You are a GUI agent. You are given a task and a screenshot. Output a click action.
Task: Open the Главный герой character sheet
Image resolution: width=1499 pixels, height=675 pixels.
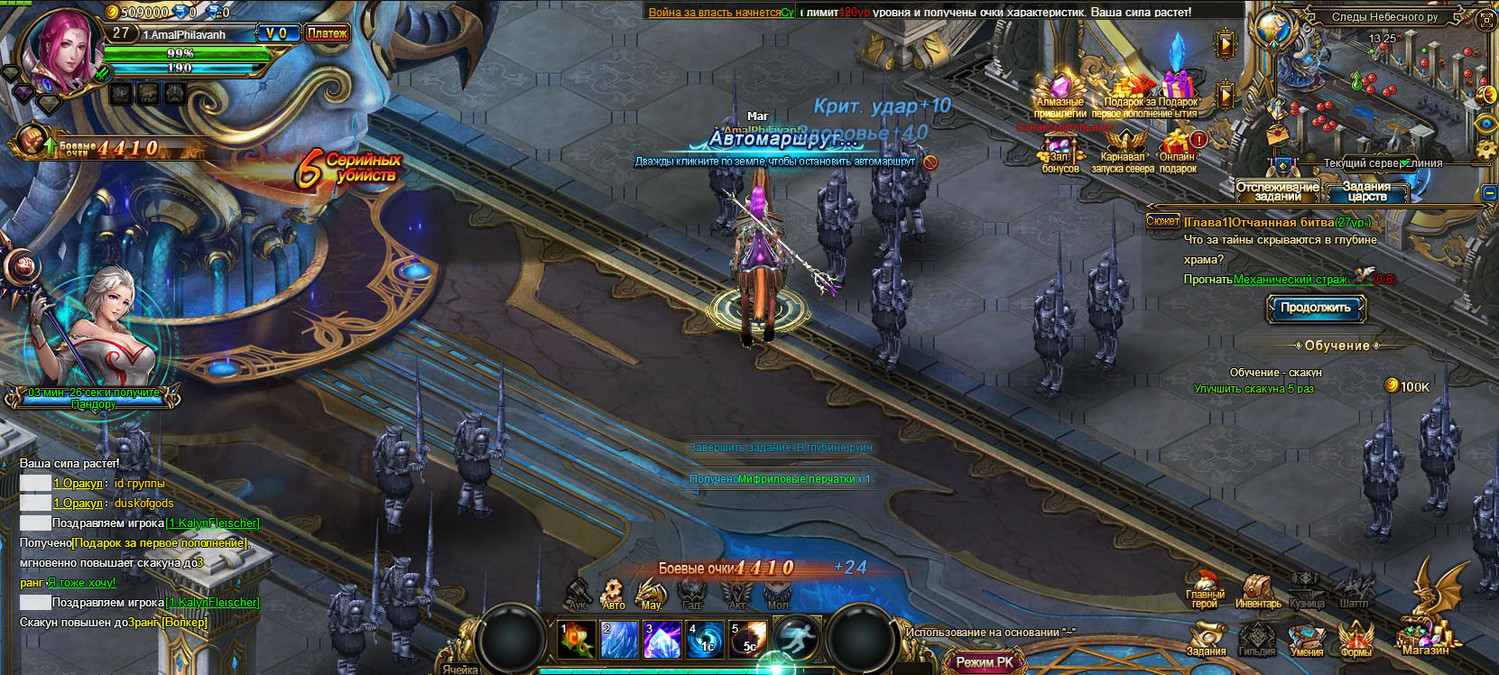click(x=1205, y=590)
